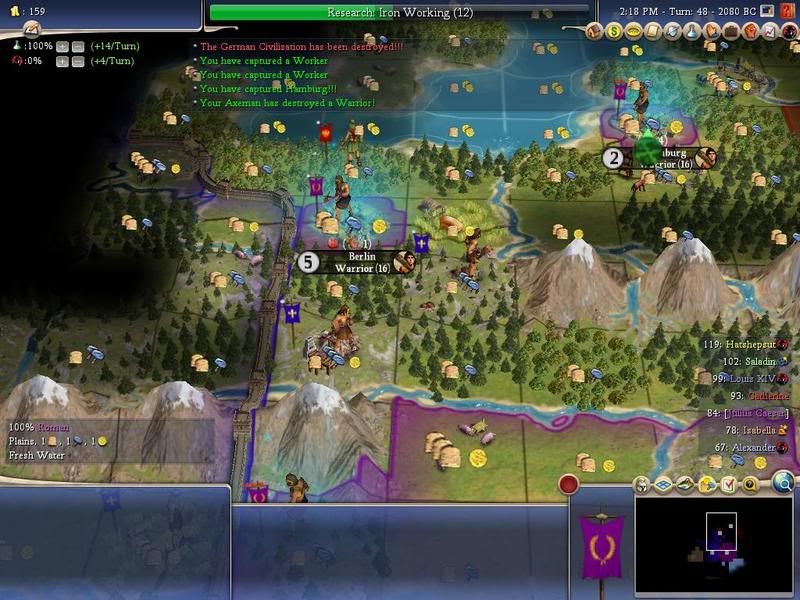Open the technology advisor flask icon
The height and width of the screenshot is (600, 800).
pos(693,32)
